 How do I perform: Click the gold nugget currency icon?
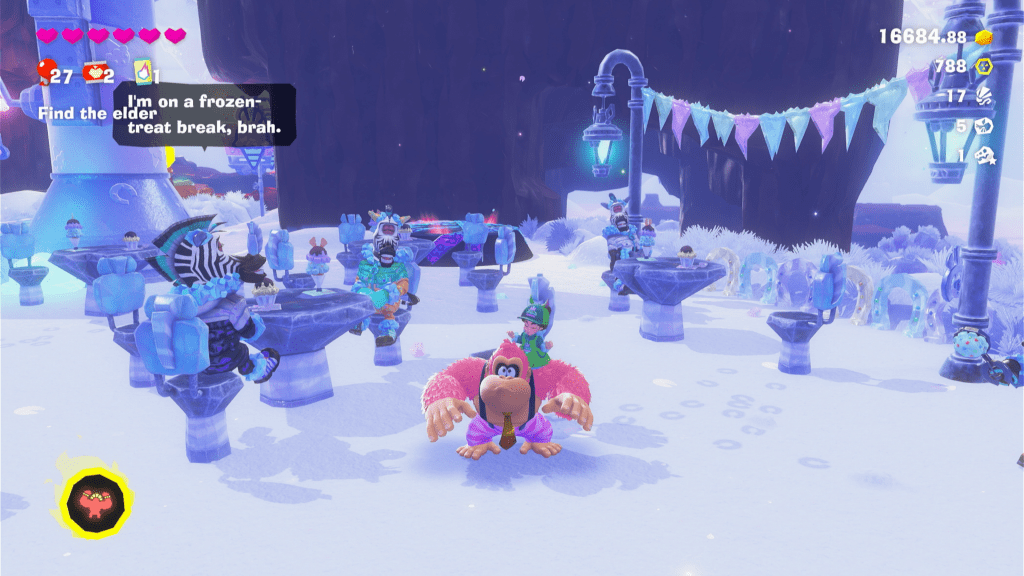tap(984, 37)
